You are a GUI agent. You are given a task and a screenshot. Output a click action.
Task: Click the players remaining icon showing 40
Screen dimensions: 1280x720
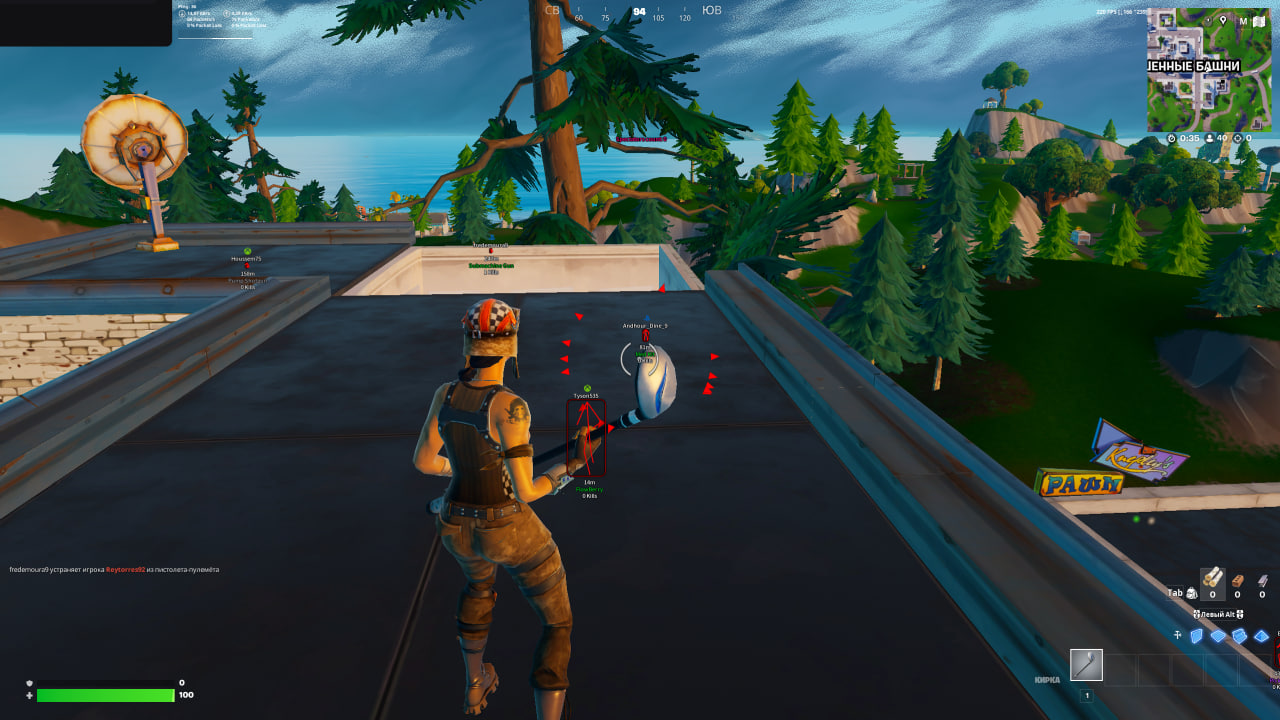pyautogui.click(x=1209, y=138)
